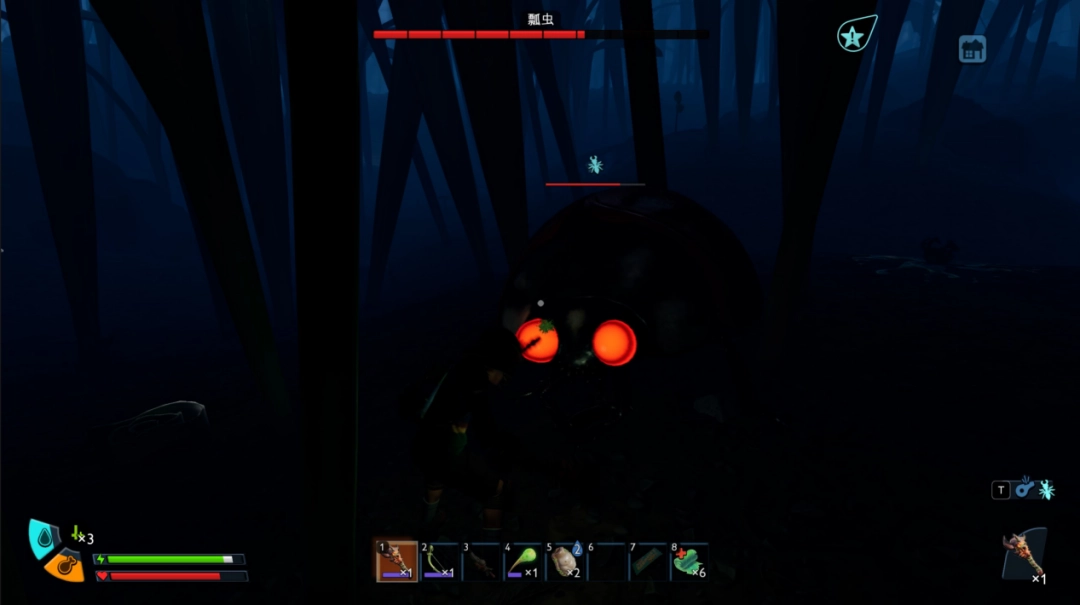Click the orange drumstick hunger icon
The image size is (1080, 605).
[x=66, y=566]
